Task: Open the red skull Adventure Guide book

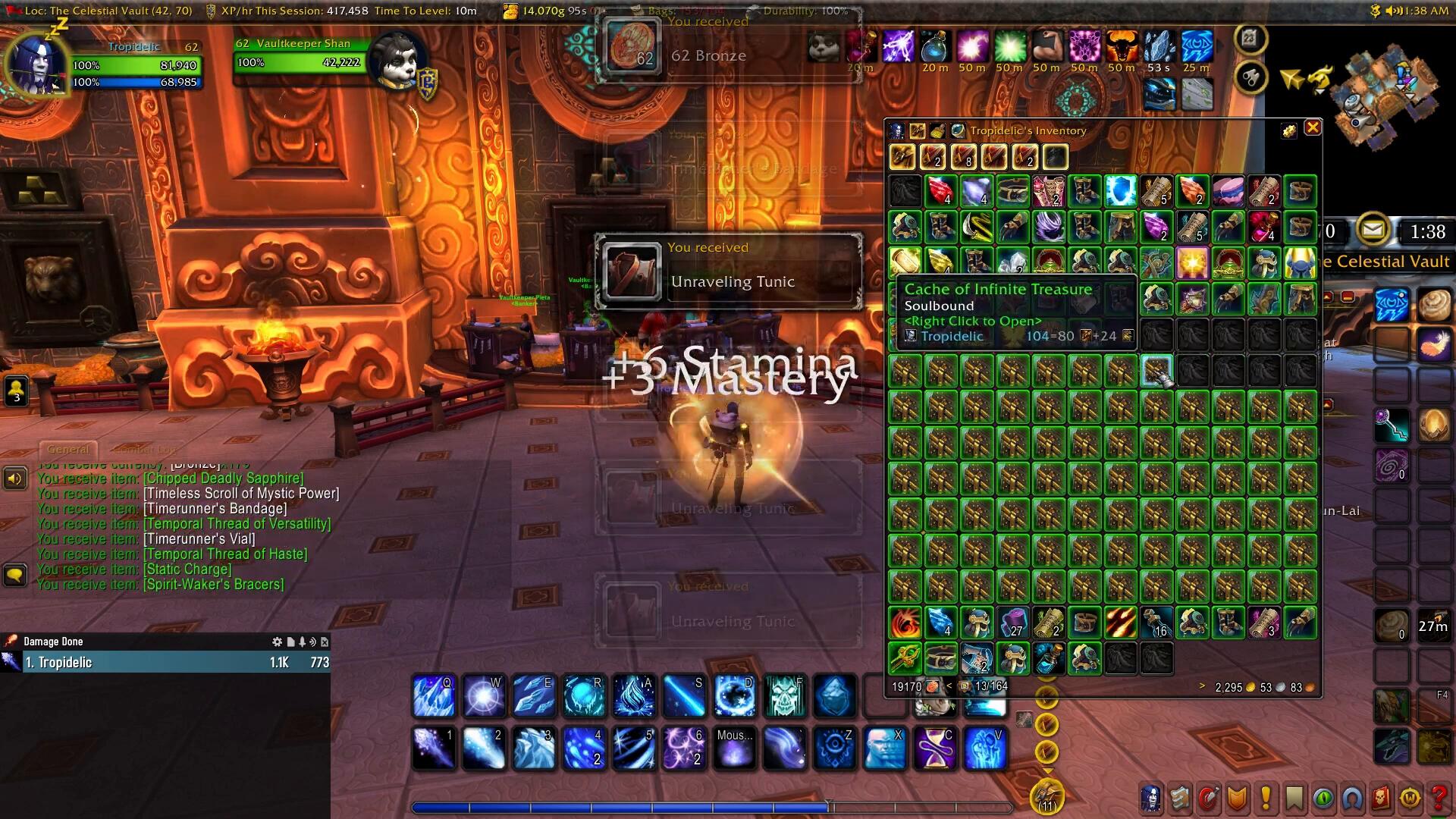Action: (1381, 798)
